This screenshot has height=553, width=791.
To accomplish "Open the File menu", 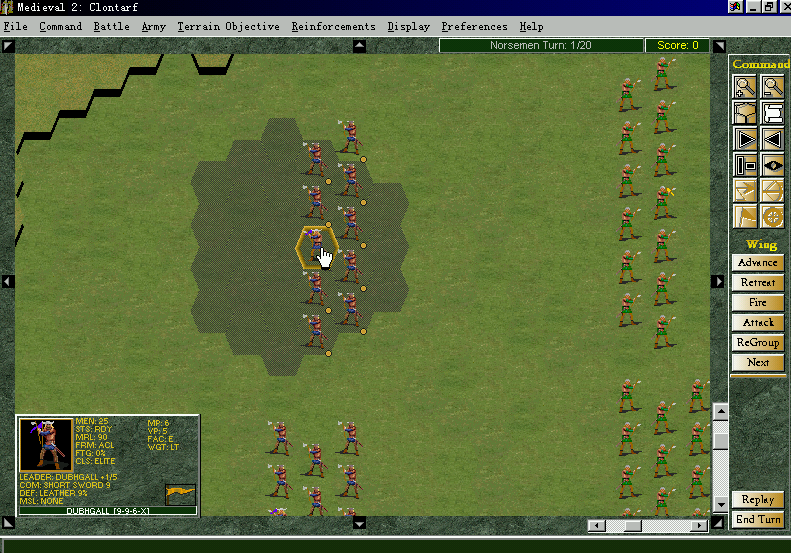I will point(15,26).
